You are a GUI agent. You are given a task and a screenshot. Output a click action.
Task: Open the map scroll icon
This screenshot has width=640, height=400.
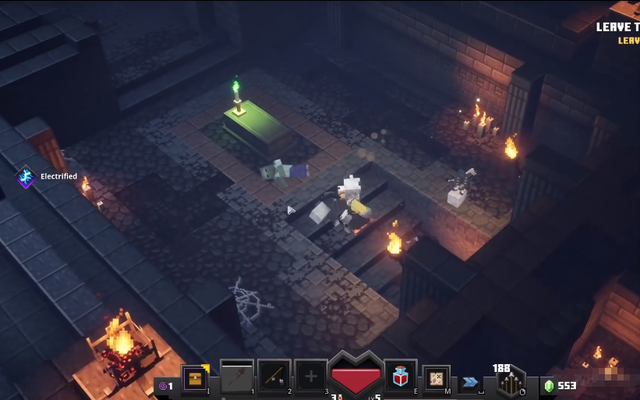coord(436,377)
